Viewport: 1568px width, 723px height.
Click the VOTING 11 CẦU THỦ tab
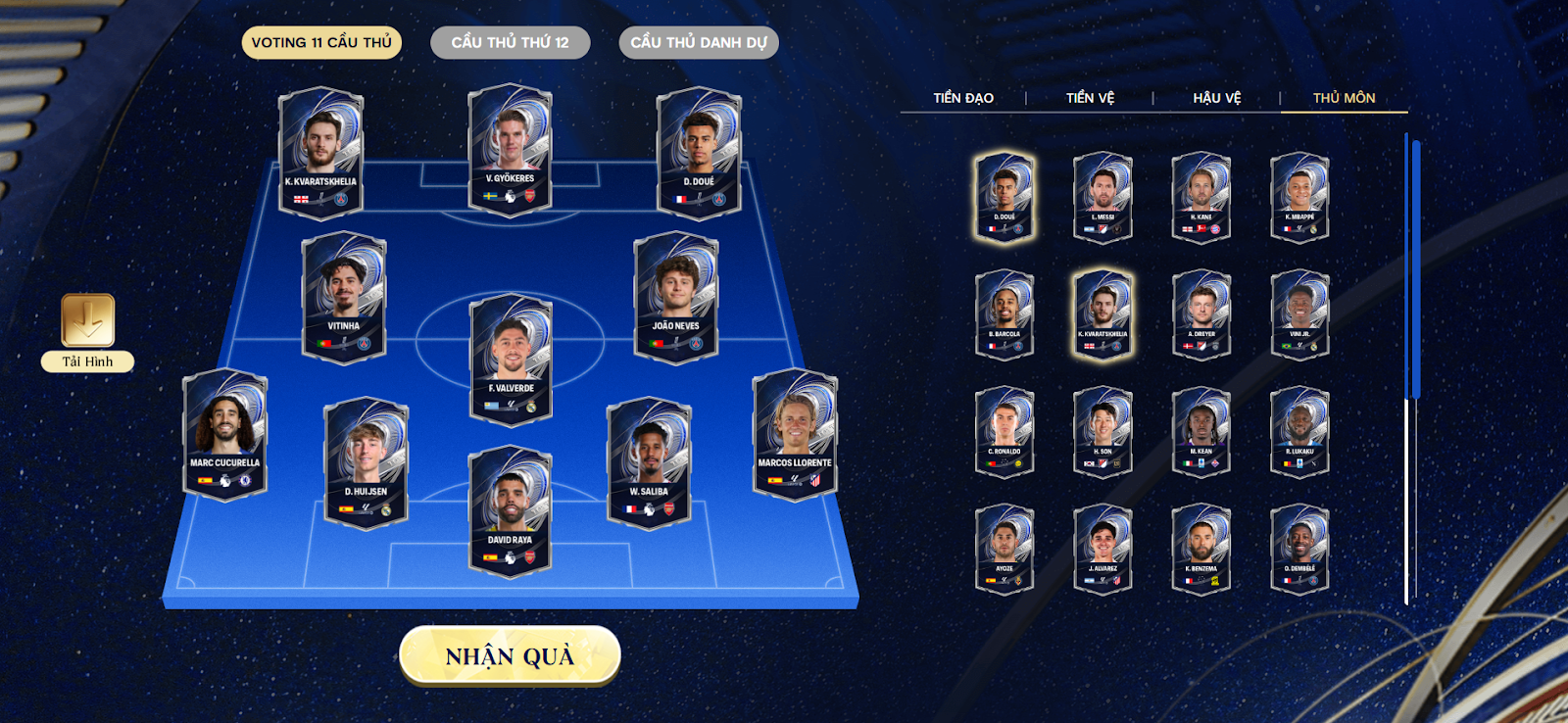tap(320, 42)
